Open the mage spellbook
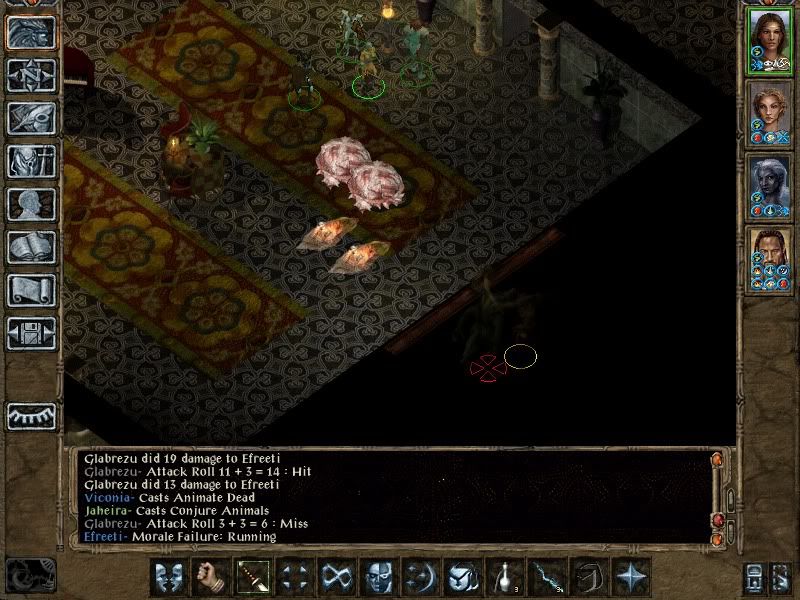The image size is (800, 600). click(x=31, y=247)
